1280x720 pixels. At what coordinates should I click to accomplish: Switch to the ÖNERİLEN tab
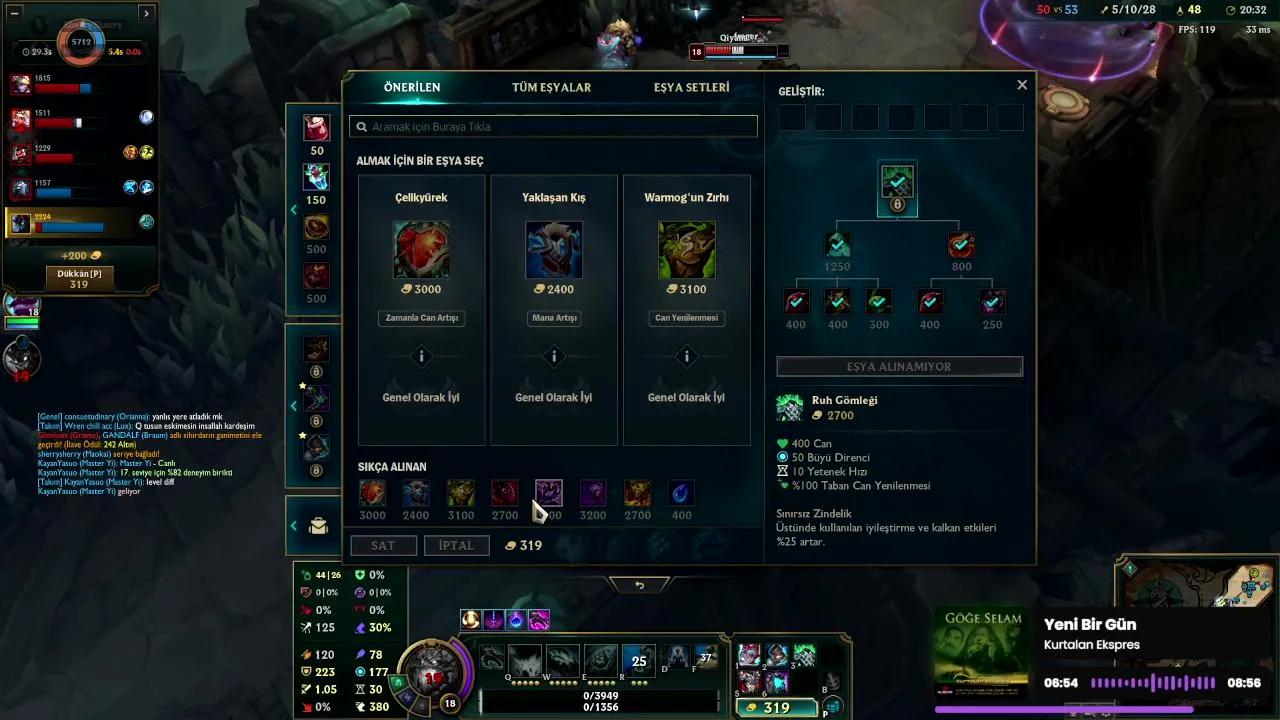412,88
